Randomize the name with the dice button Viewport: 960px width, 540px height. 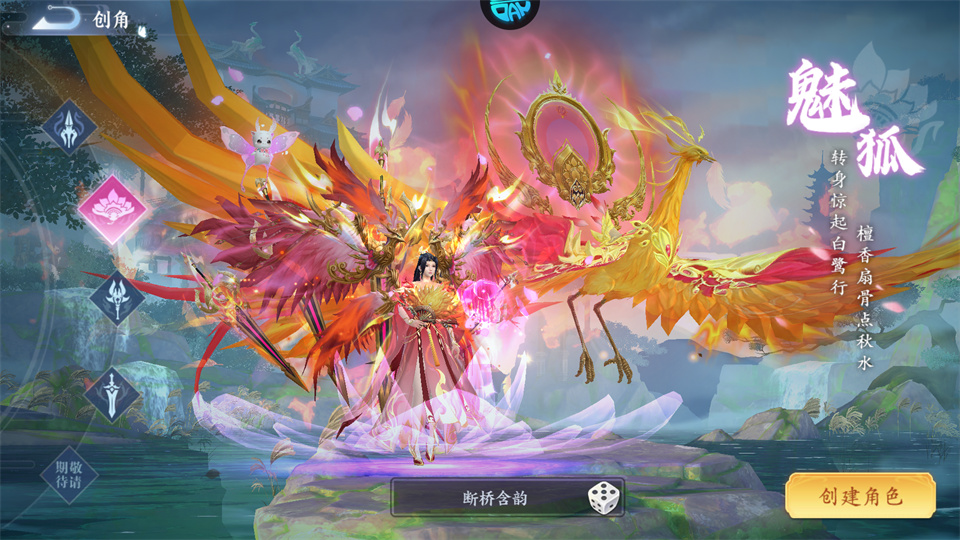pos(603,497)
